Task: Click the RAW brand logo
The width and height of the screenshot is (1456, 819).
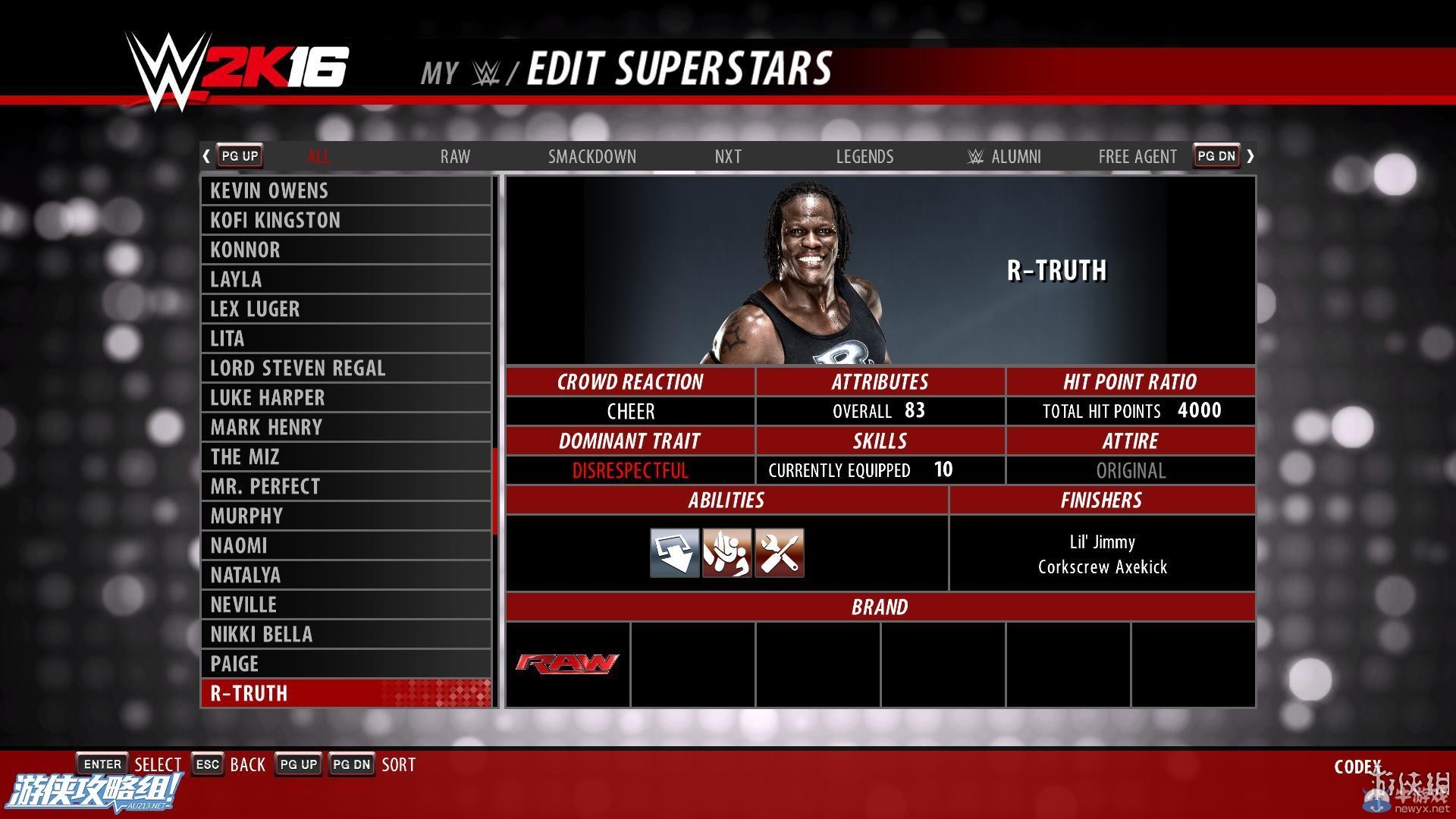Action: click(566, 664)
